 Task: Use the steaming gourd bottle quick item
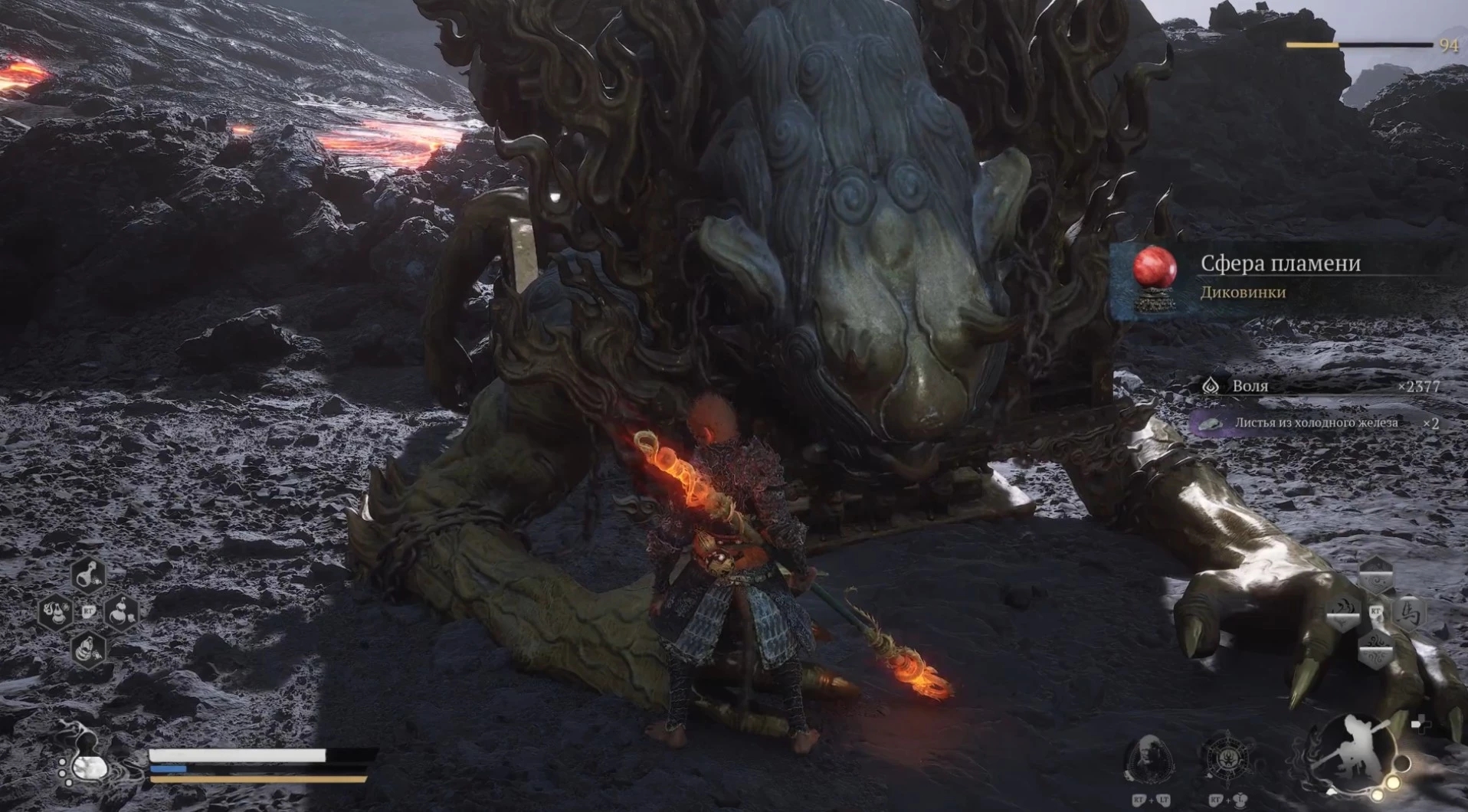56,612
